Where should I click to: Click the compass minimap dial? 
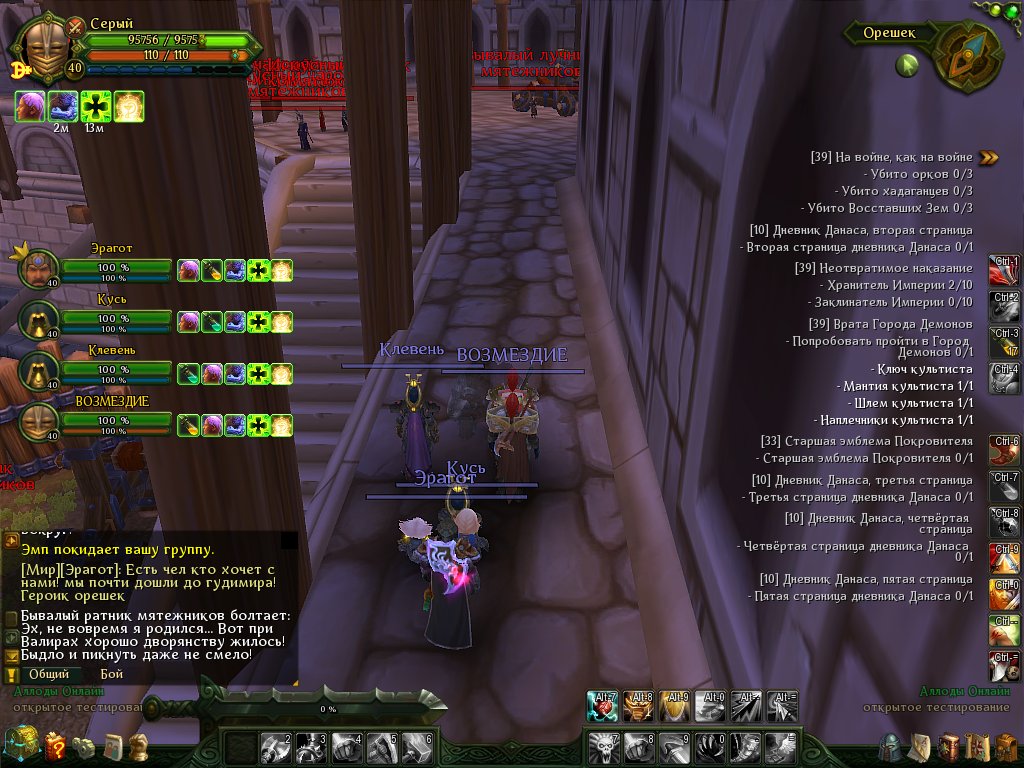coord(967,56)
